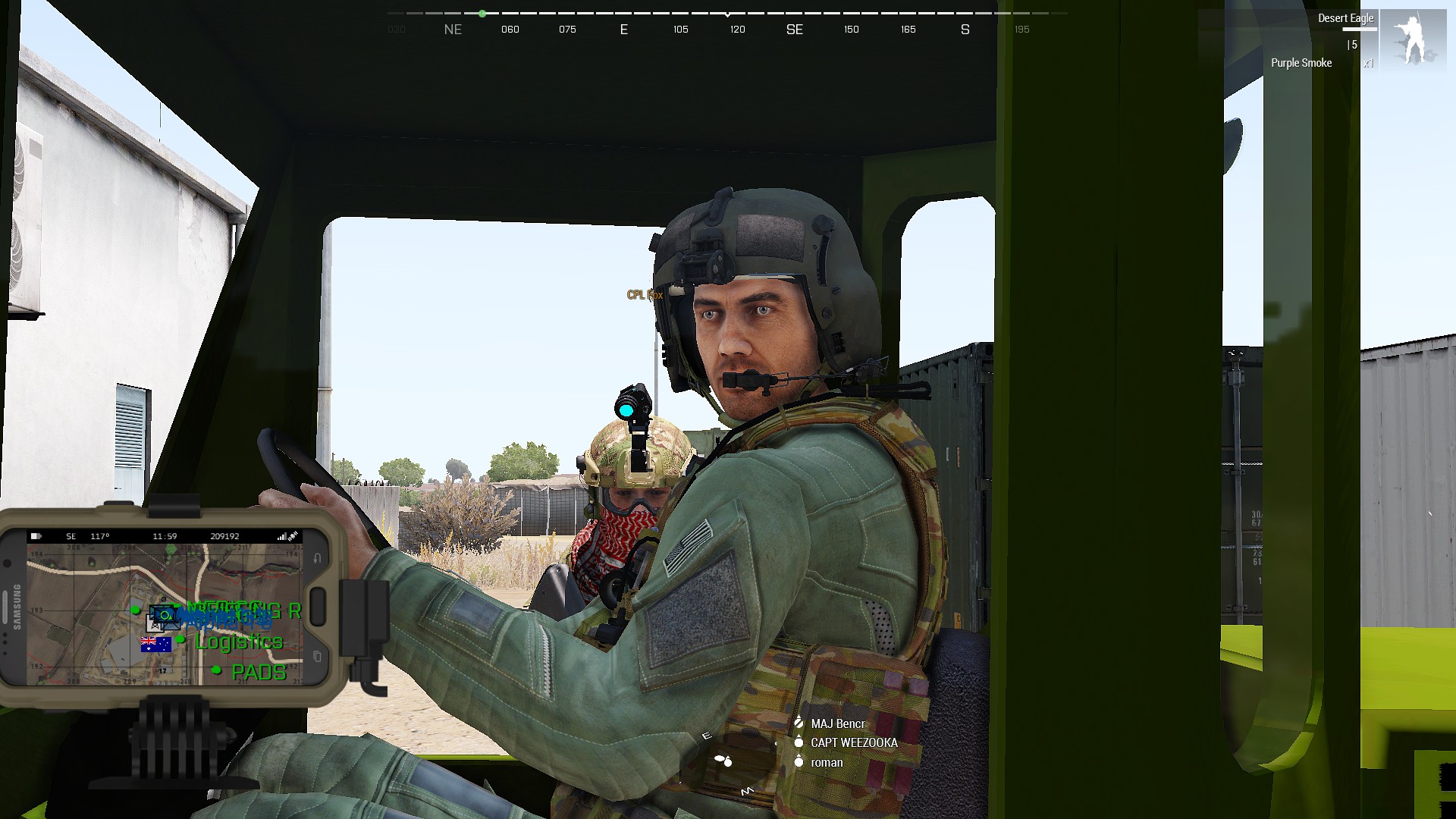This screenshot has height=819, width=1456.
Task: Click the recent apps icon on the phone bezel
Action: [318, 656]
